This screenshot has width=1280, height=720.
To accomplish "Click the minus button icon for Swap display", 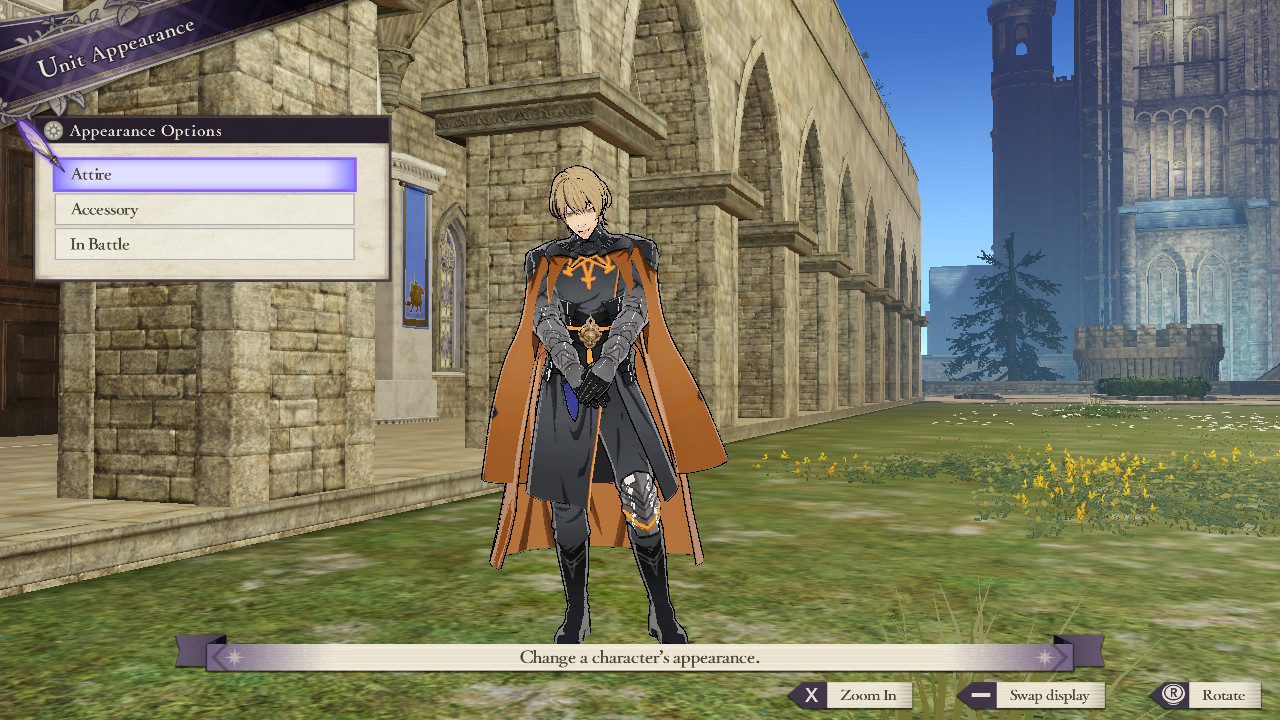I will coord(980,695).
